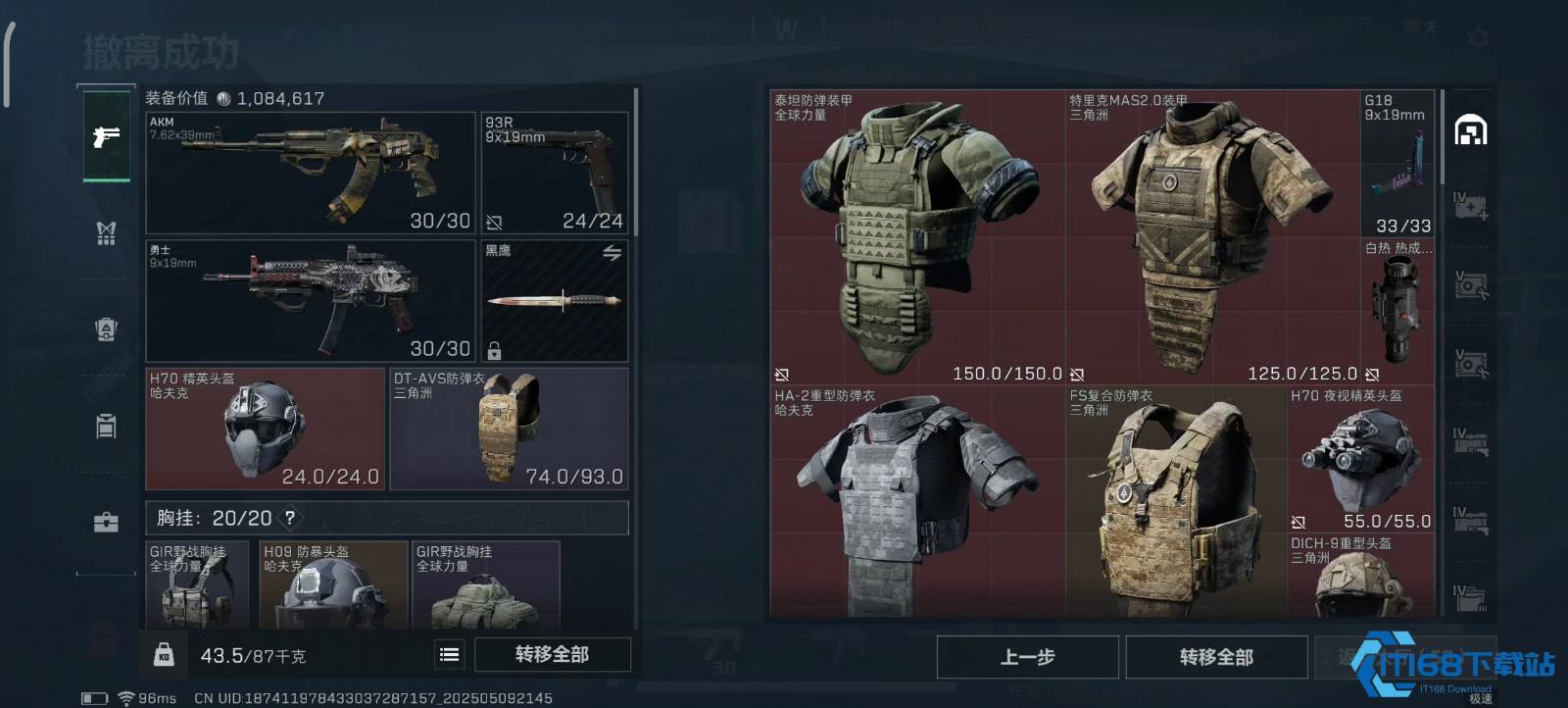Choose the HA-2重型防弹衣 armor
This screenshot has width=1568, height=708.
917,502
